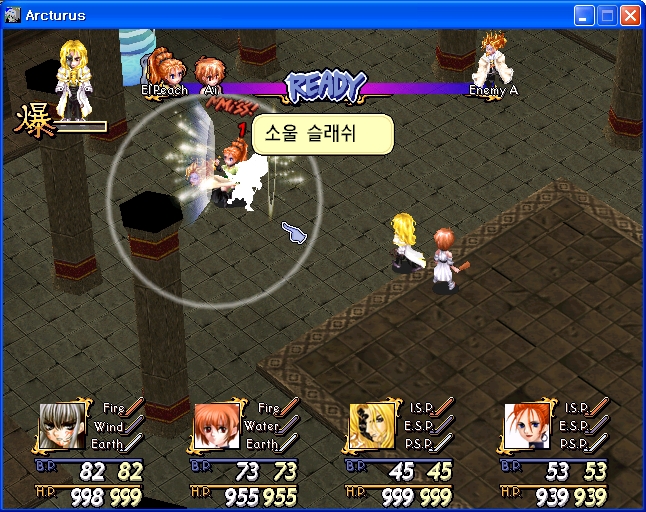Viewport: 646px width, 512px height.
Task: Minimize the Arcturus window
Action: [x=584, y=16]
